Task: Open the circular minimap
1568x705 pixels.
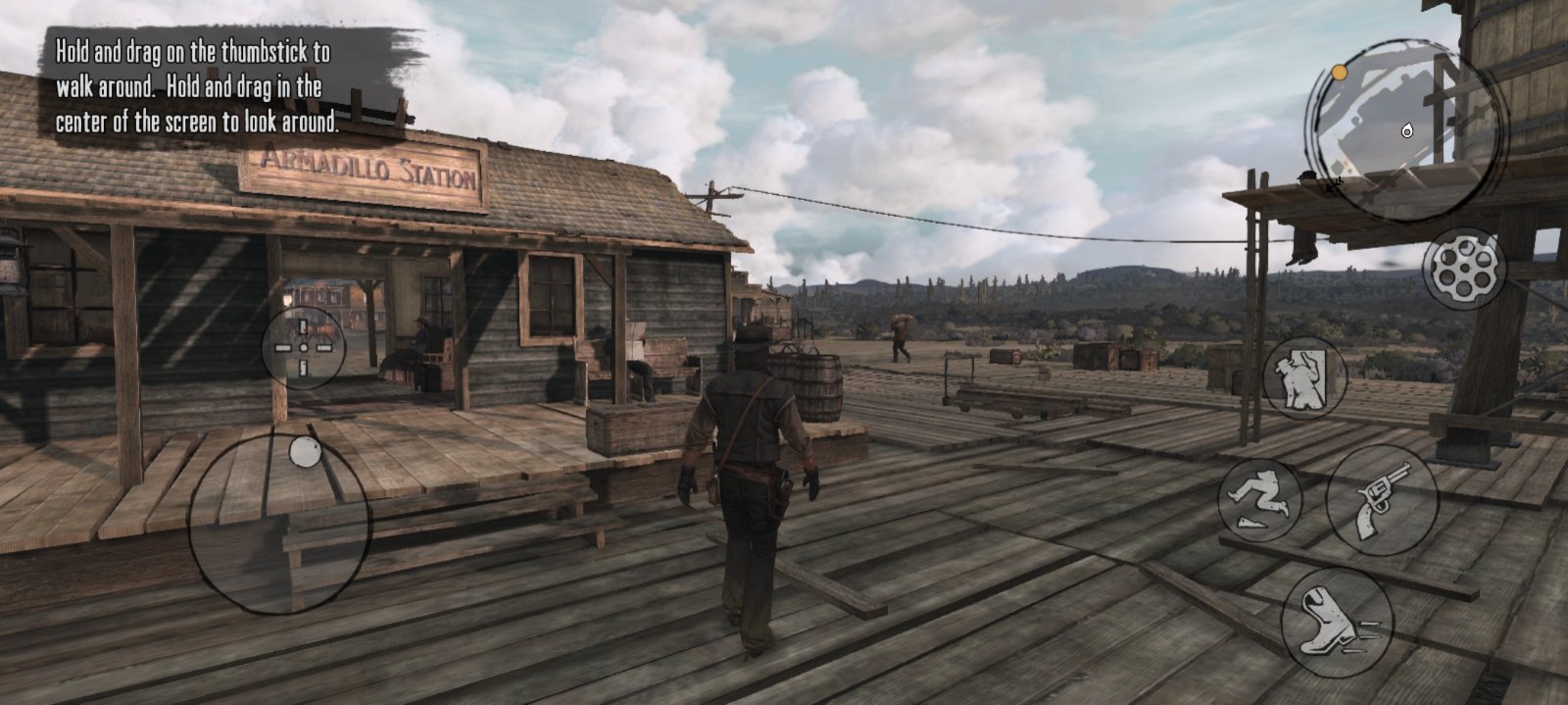Action: (1405, 129)
